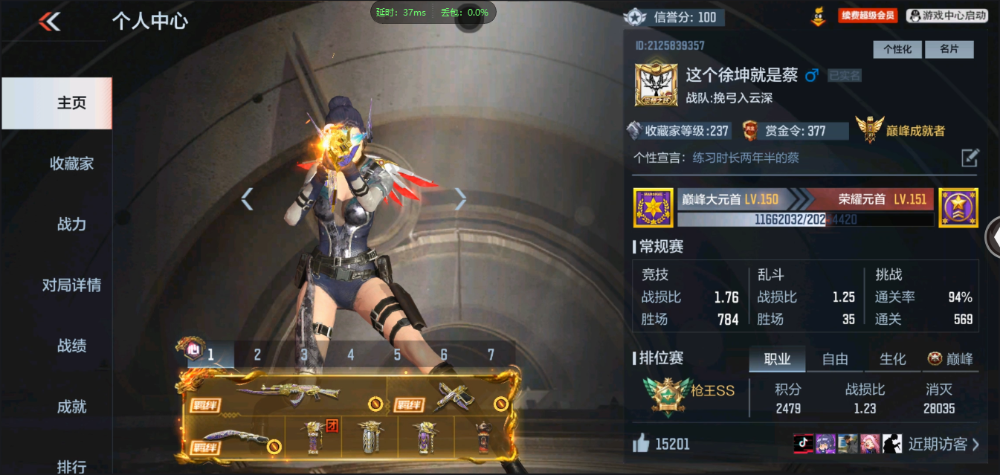
Task: Open the 战绩 battle record section
Action: 71,346
